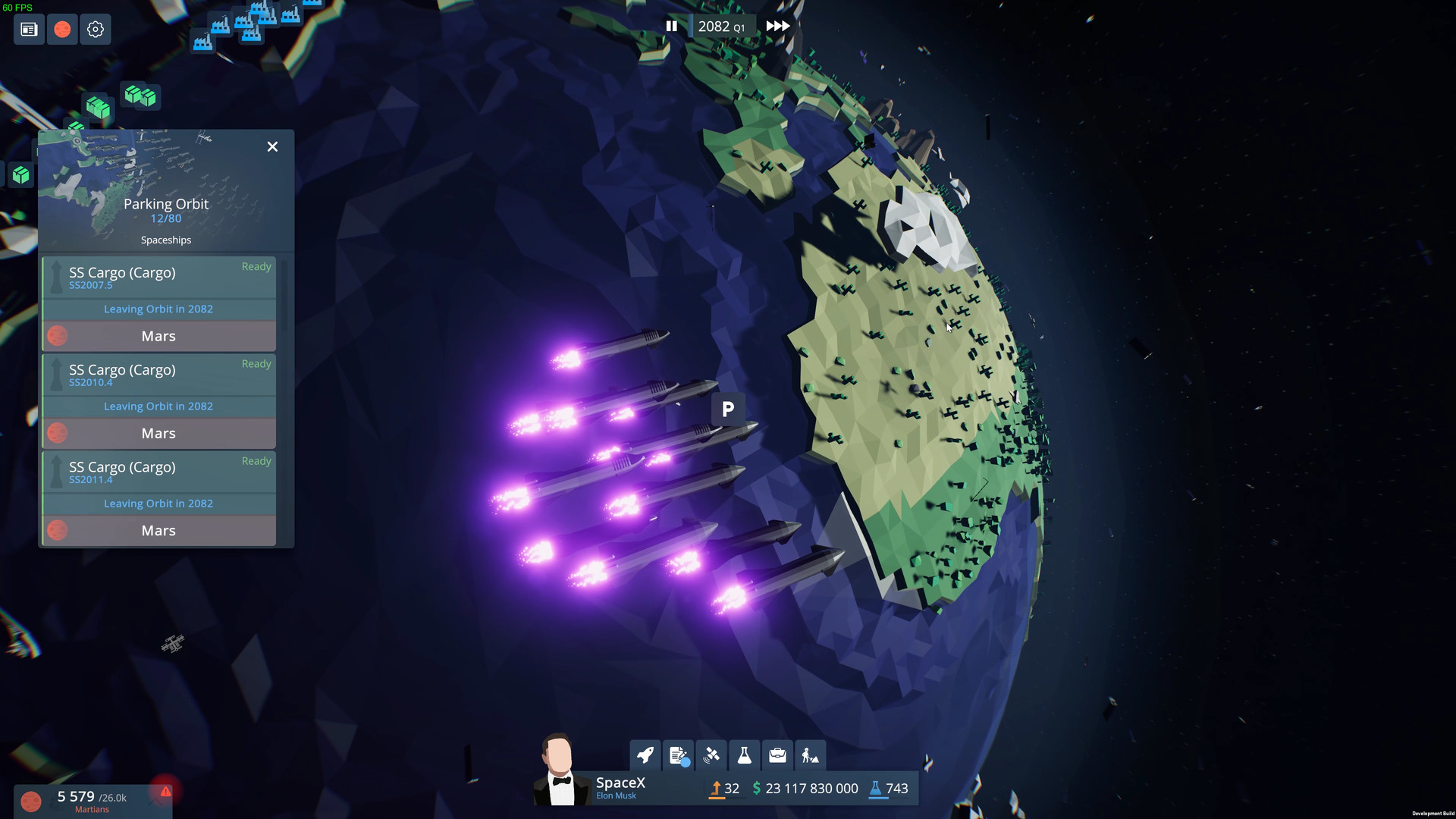The width and height of the screenshot is (1456, 819).
Task: Open the Finances briefcase icon
Action: coord(777,755)
